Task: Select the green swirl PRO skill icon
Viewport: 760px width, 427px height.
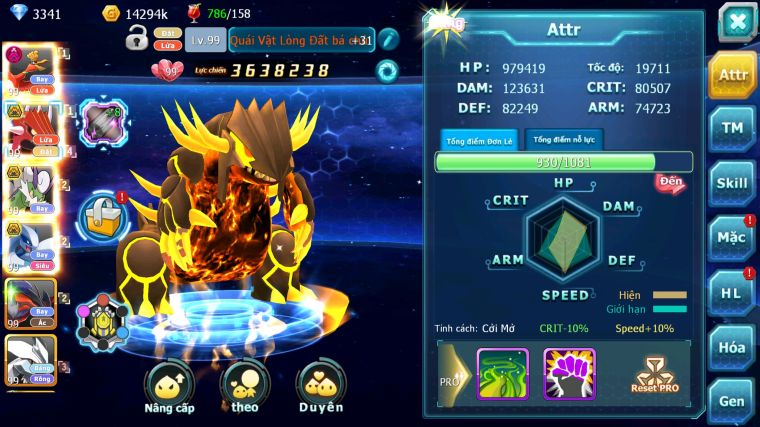Action: tap(503, 373)
